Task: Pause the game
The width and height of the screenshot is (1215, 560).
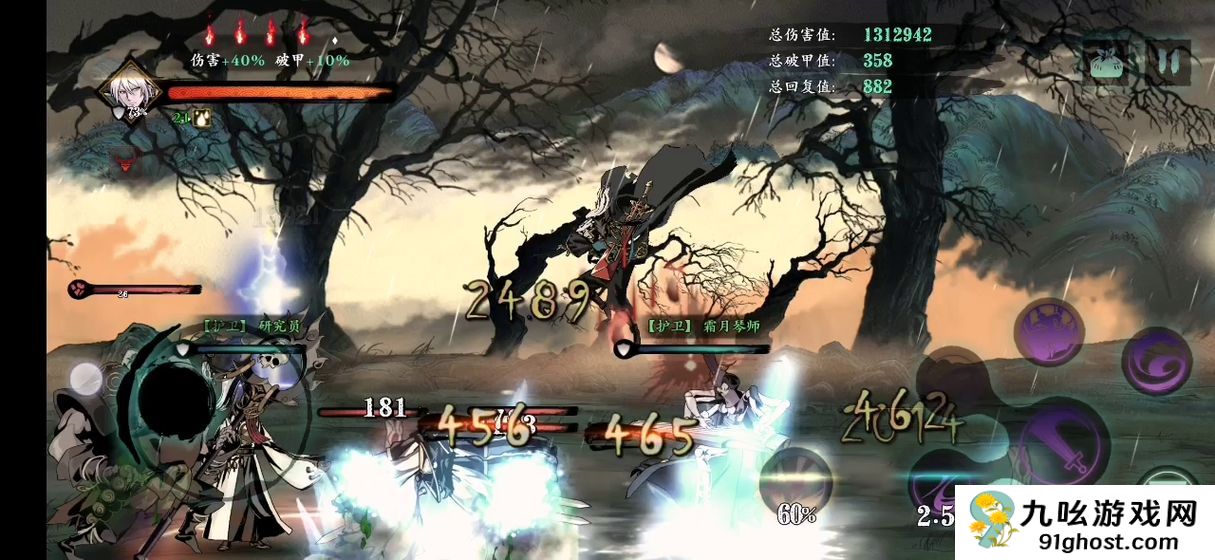Action: [x=1167, y=62]
